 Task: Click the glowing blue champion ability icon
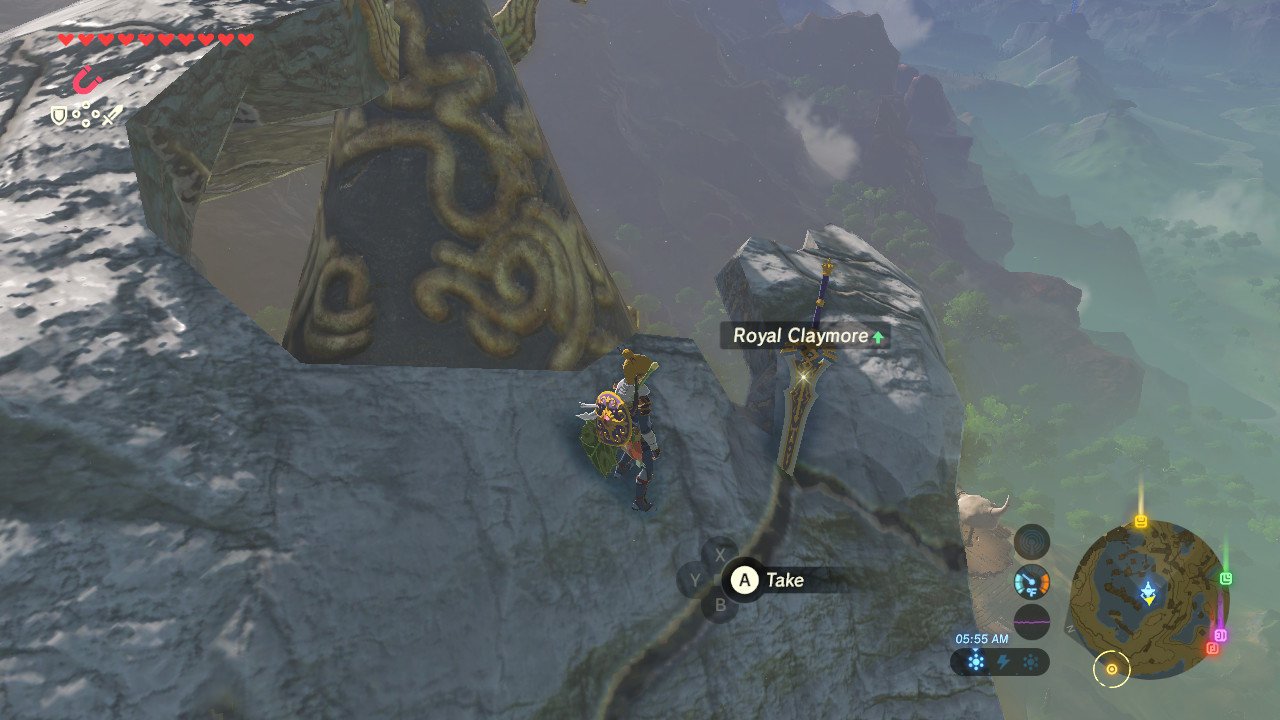[x=975, y=661]
